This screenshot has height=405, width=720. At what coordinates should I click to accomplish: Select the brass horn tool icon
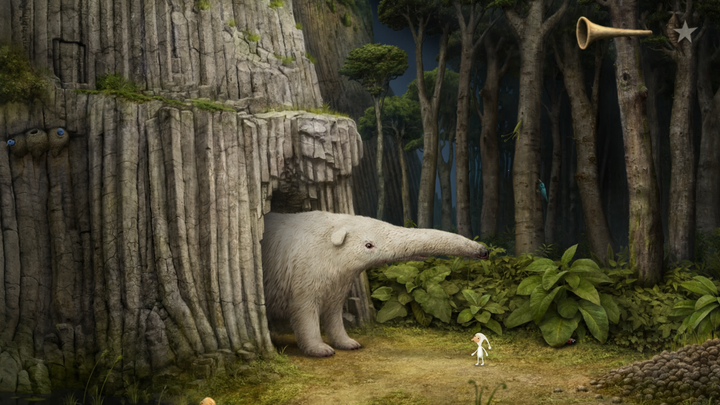(607, 33)
